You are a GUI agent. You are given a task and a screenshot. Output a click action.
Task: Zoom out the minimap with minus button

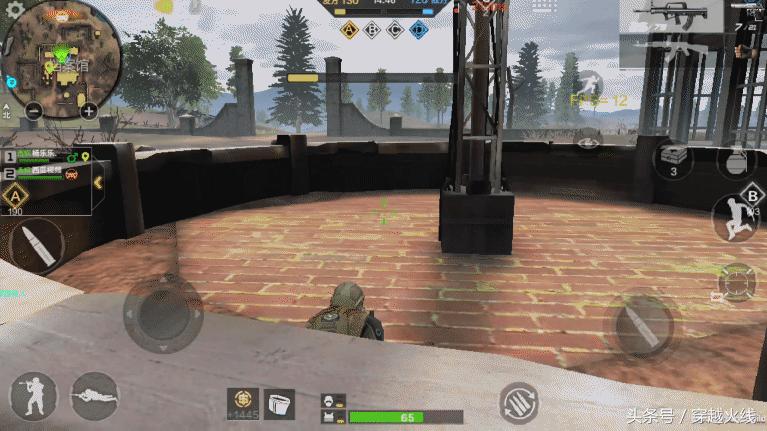(x=34, y=110)
